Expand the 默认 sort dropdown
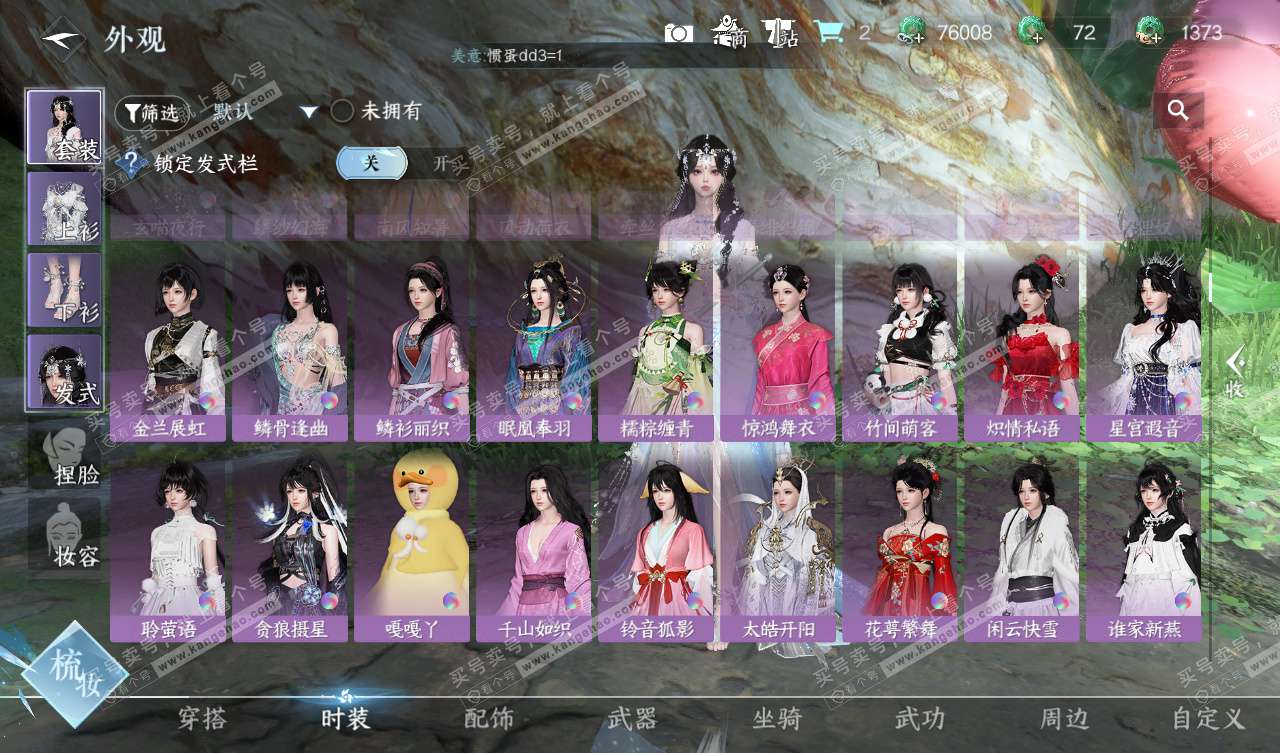 coord(309,112)
